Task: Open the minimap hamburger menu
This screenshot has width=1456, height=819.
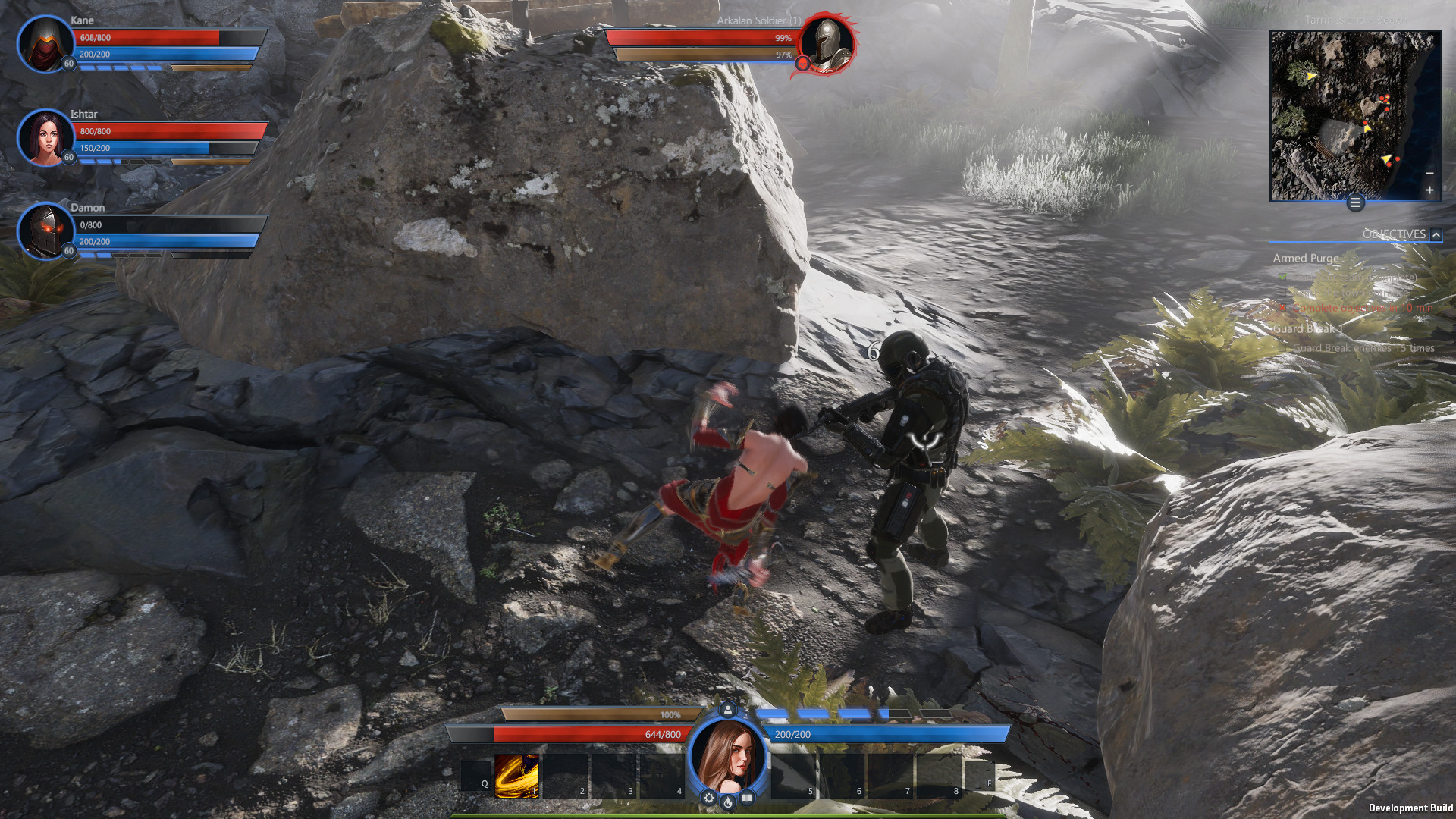Action: (1354, 202)
